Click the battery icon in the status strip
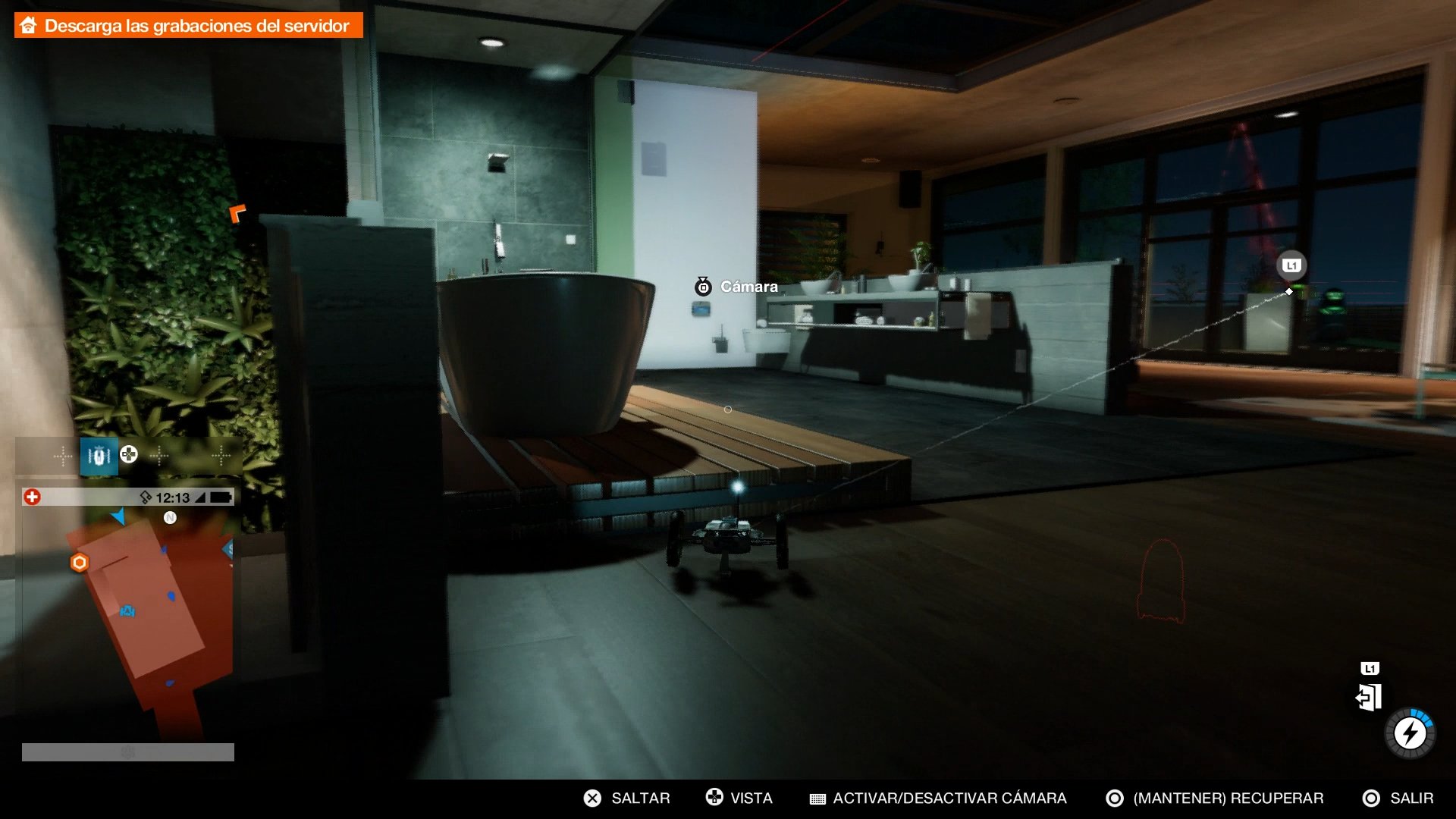The height and width of the screenshot is (819, 1456). tap(218, 498)
